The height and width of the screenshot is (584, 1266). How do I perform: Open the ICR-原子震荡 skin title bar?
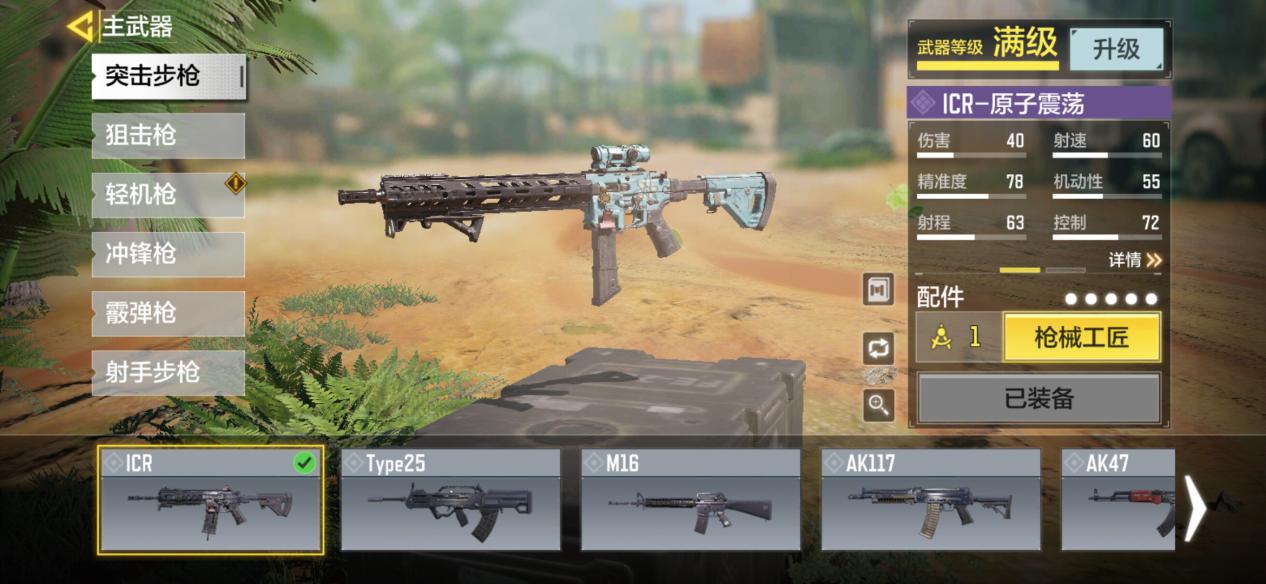click(x=1039, y=103)
